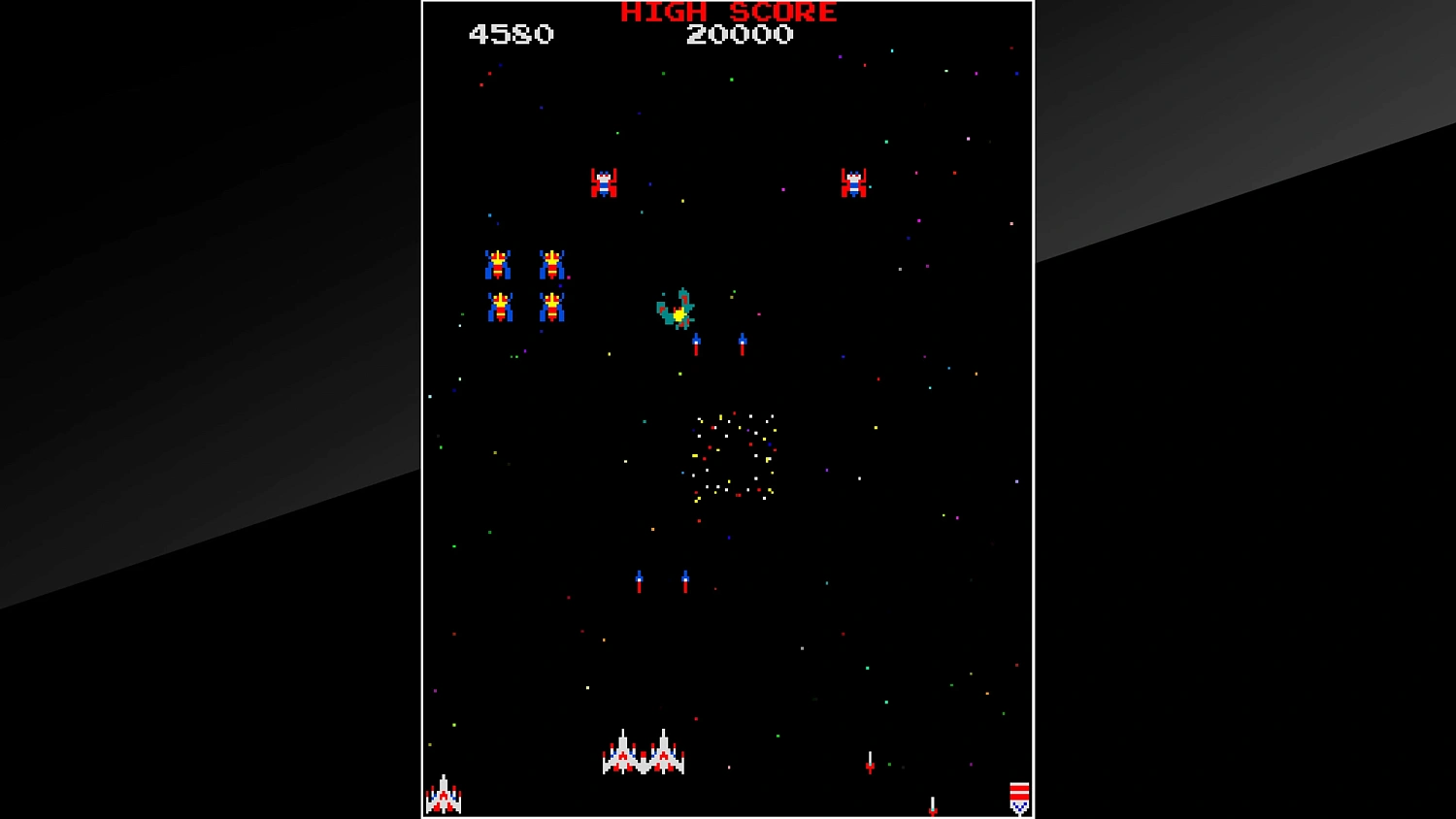Screen dimensions: 1456x819
Task: Click the bottom-right bee of the four-bee group
Action: coord(551,307)
